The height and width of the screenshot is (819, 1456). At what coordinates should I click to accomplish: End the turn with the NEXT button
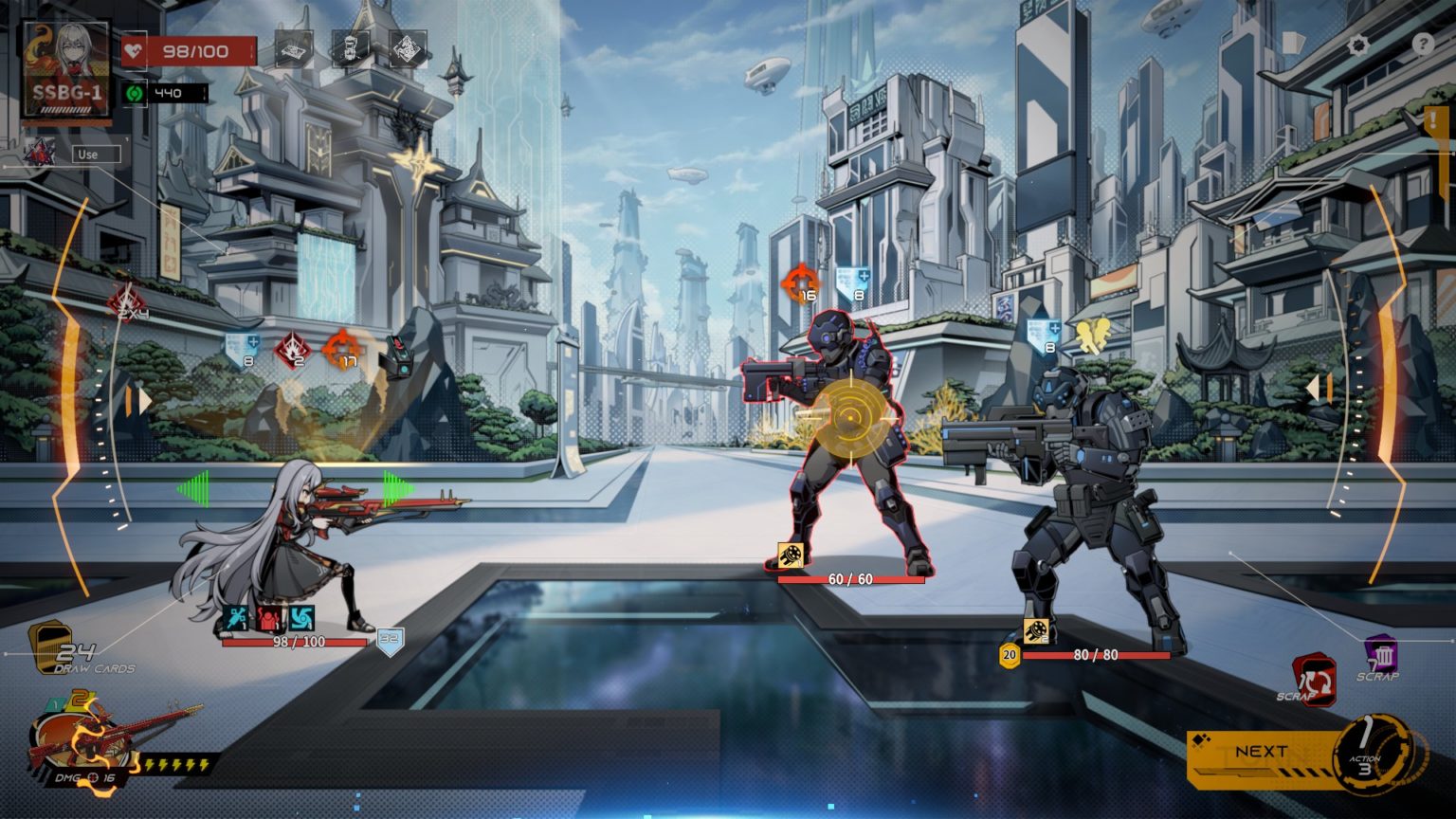coord(1260,753)
